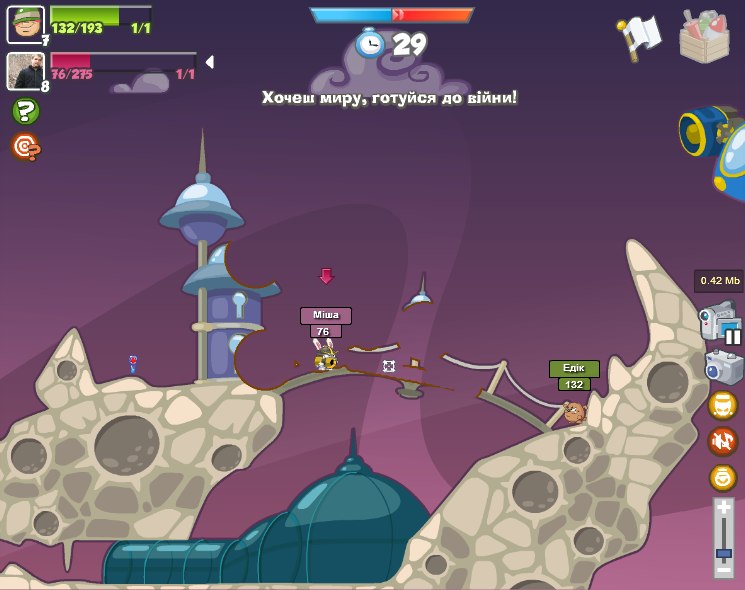
Task: Click the white surrender flag
Action: coord(640,37)
